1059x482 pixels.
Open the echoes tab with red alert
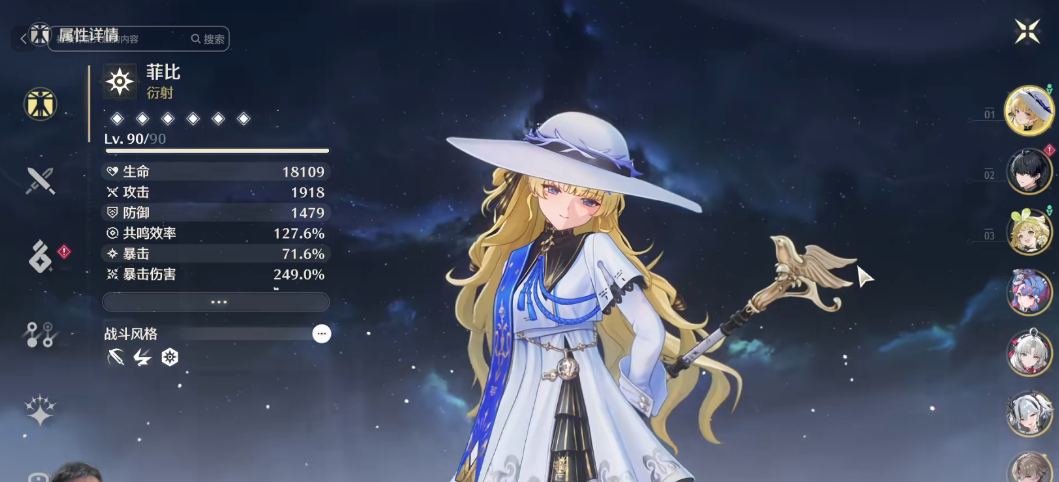pos(42,257)
